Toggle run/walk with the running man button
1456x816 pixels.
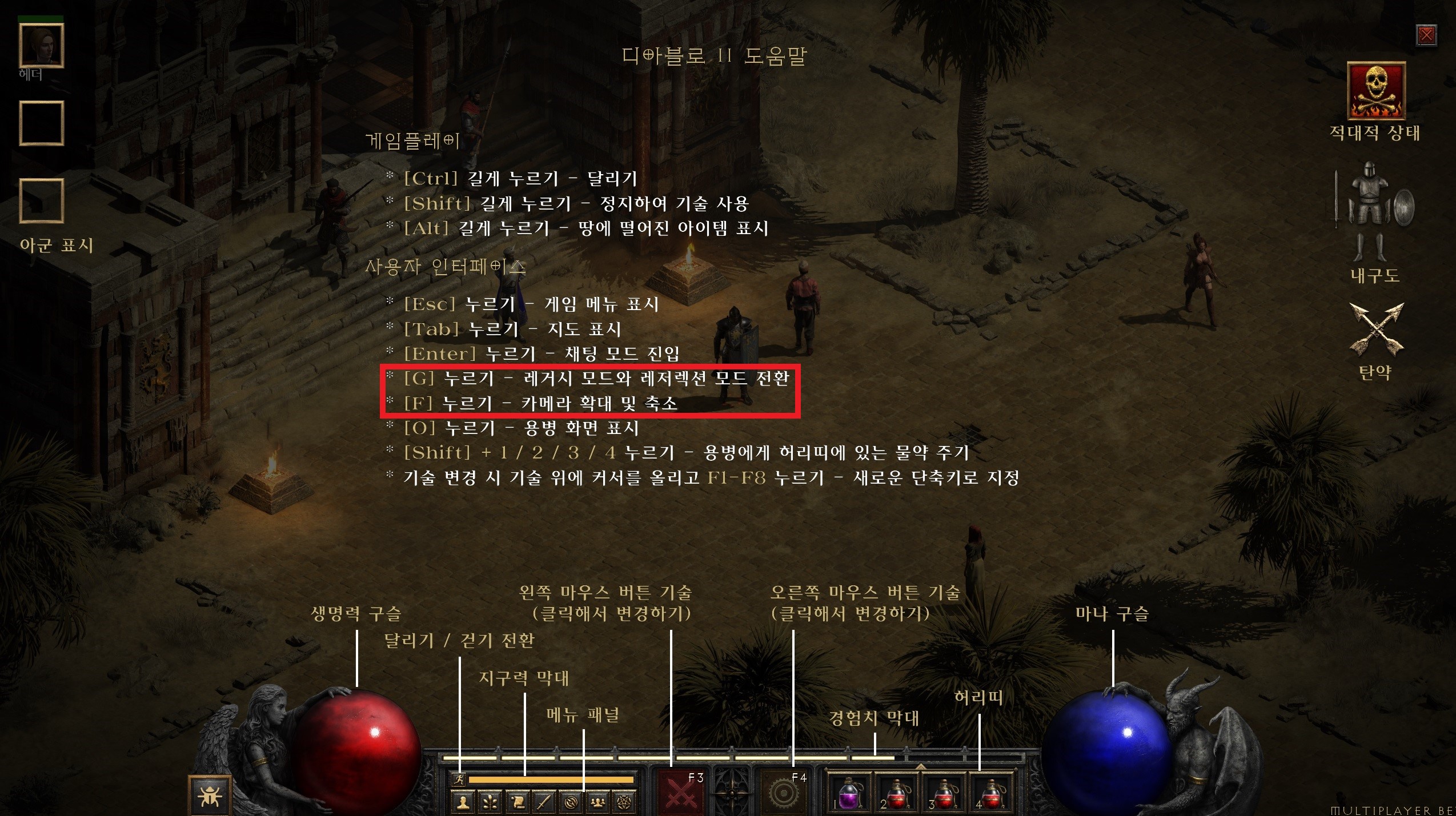click(460, 779)
